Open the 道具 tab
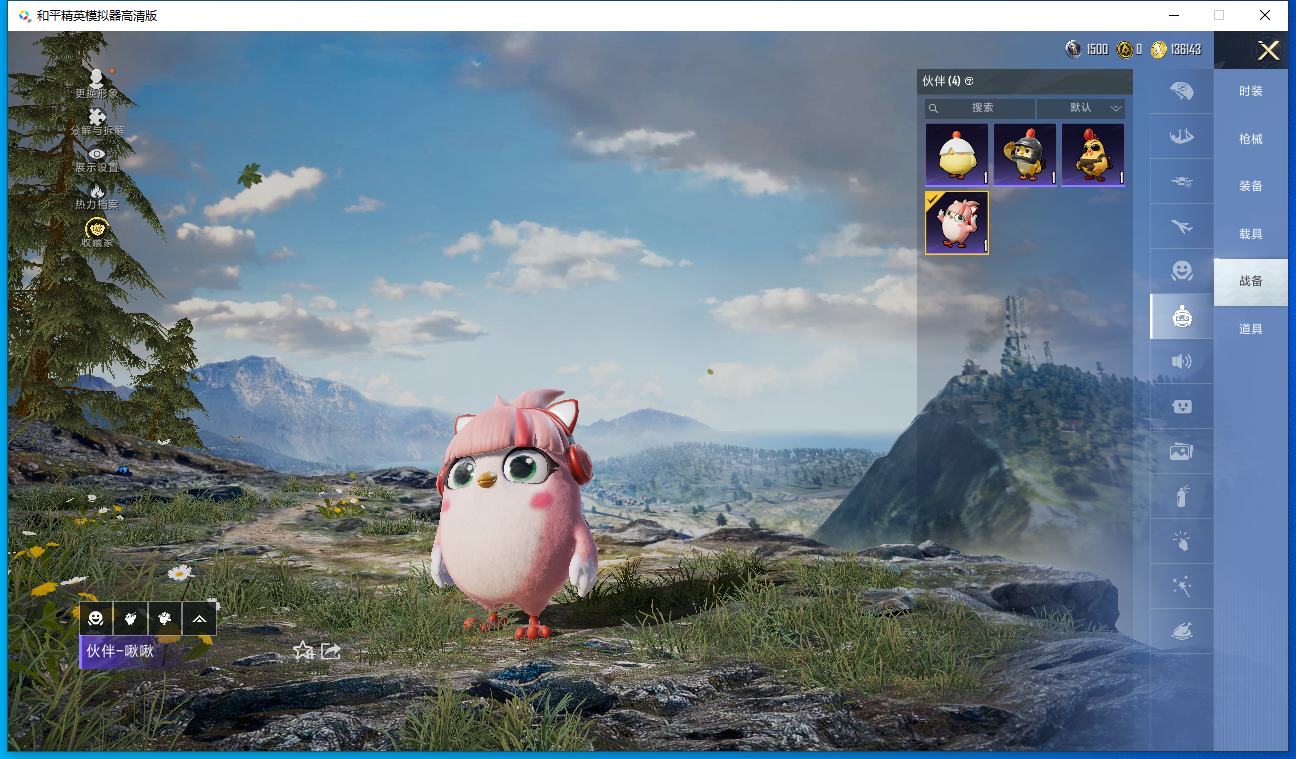The width and height of the screenshot is (1296, 759). [1250, 329]
